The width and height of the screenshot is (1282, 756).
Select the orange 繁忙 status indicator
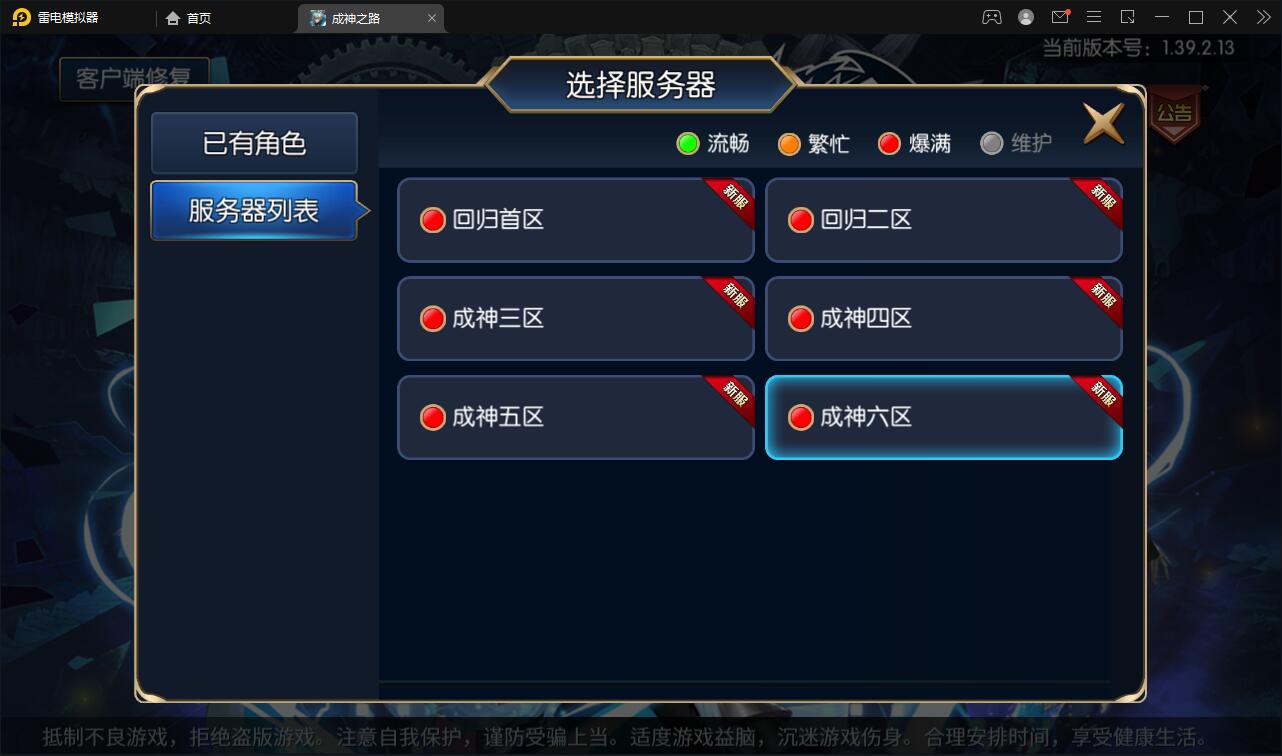coord(789,143)
